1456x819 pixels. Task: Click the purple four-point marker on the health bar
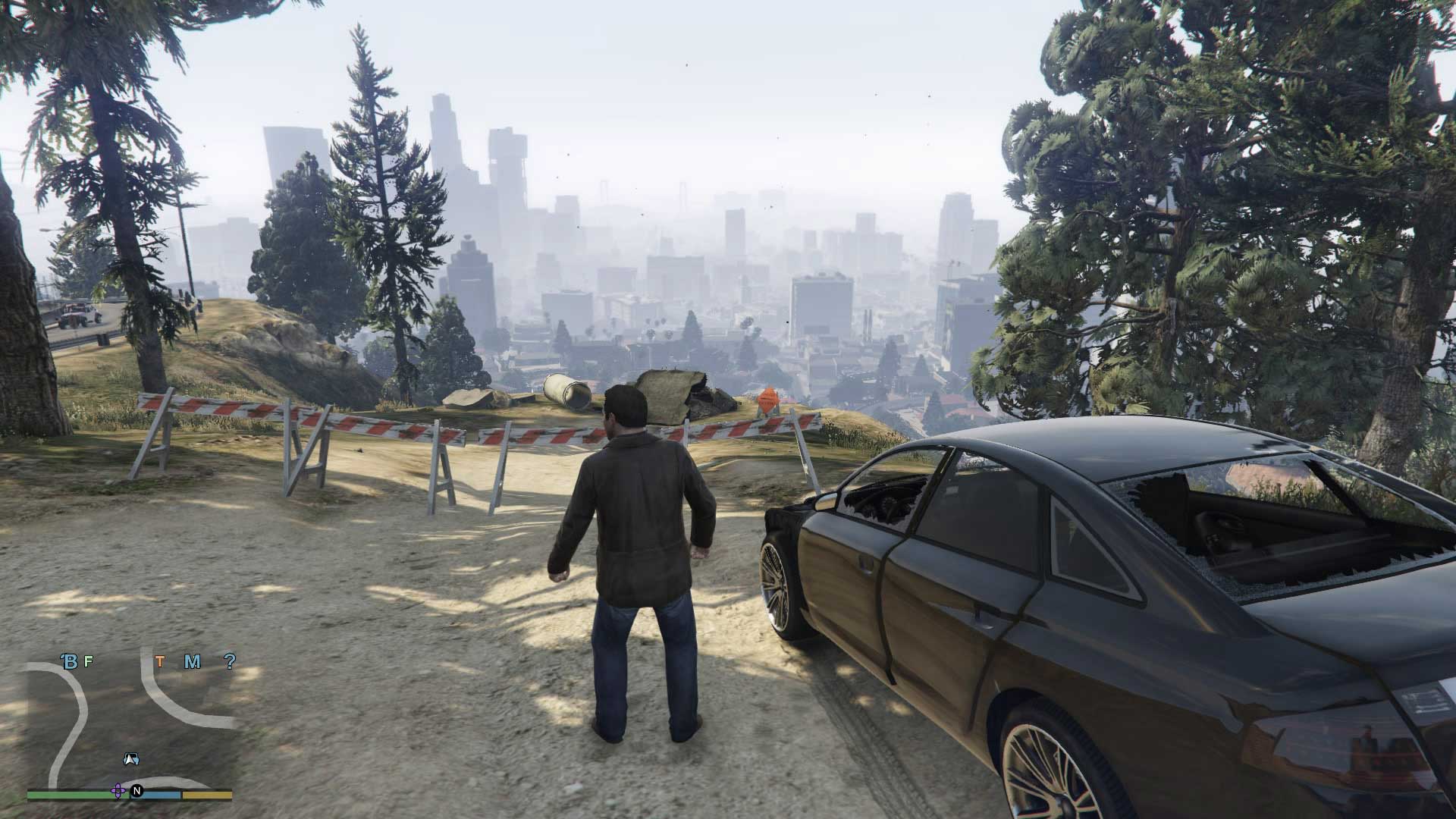(118, 791)
